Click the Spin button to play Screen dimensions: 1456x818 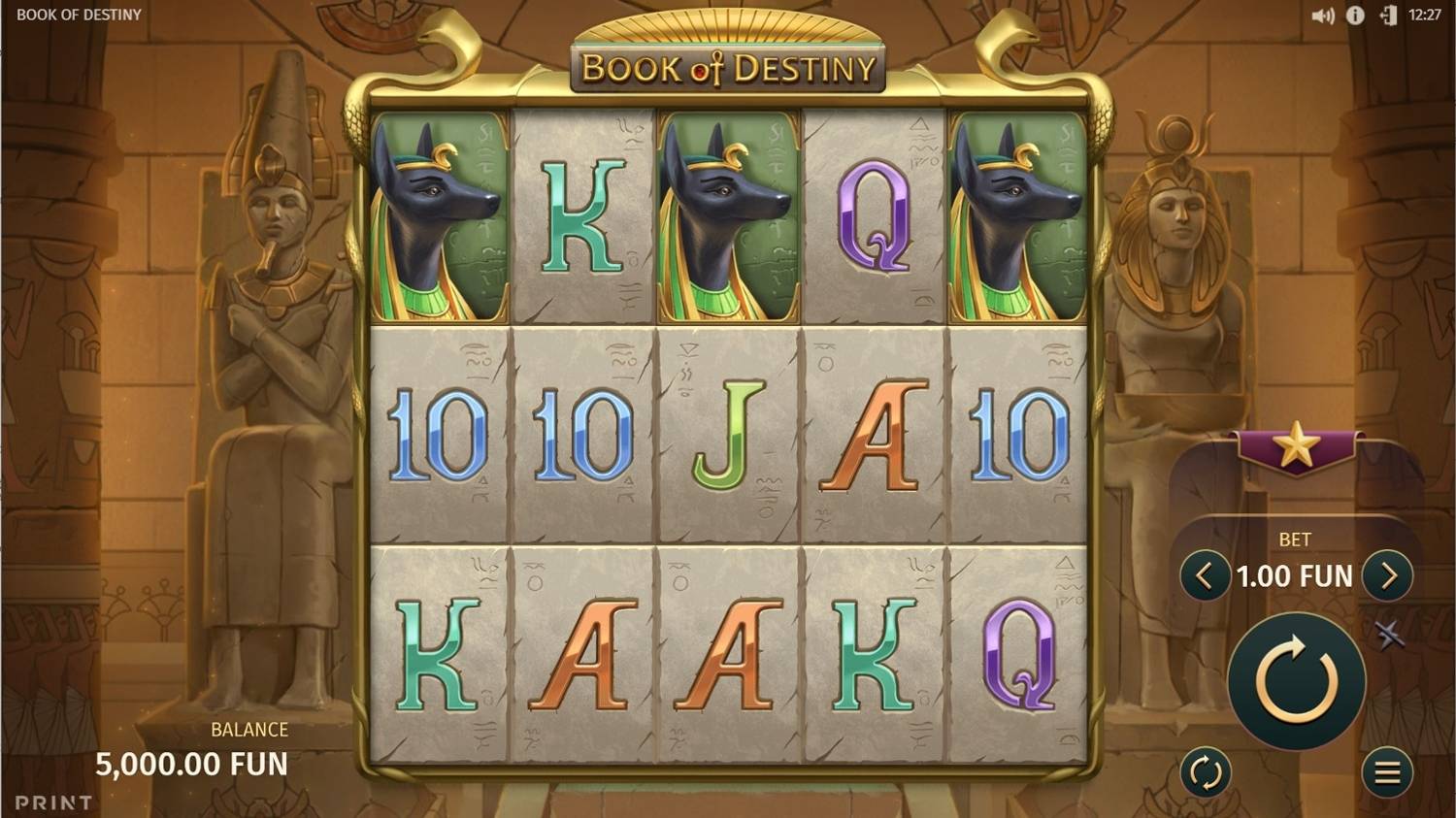(1295, 682)
